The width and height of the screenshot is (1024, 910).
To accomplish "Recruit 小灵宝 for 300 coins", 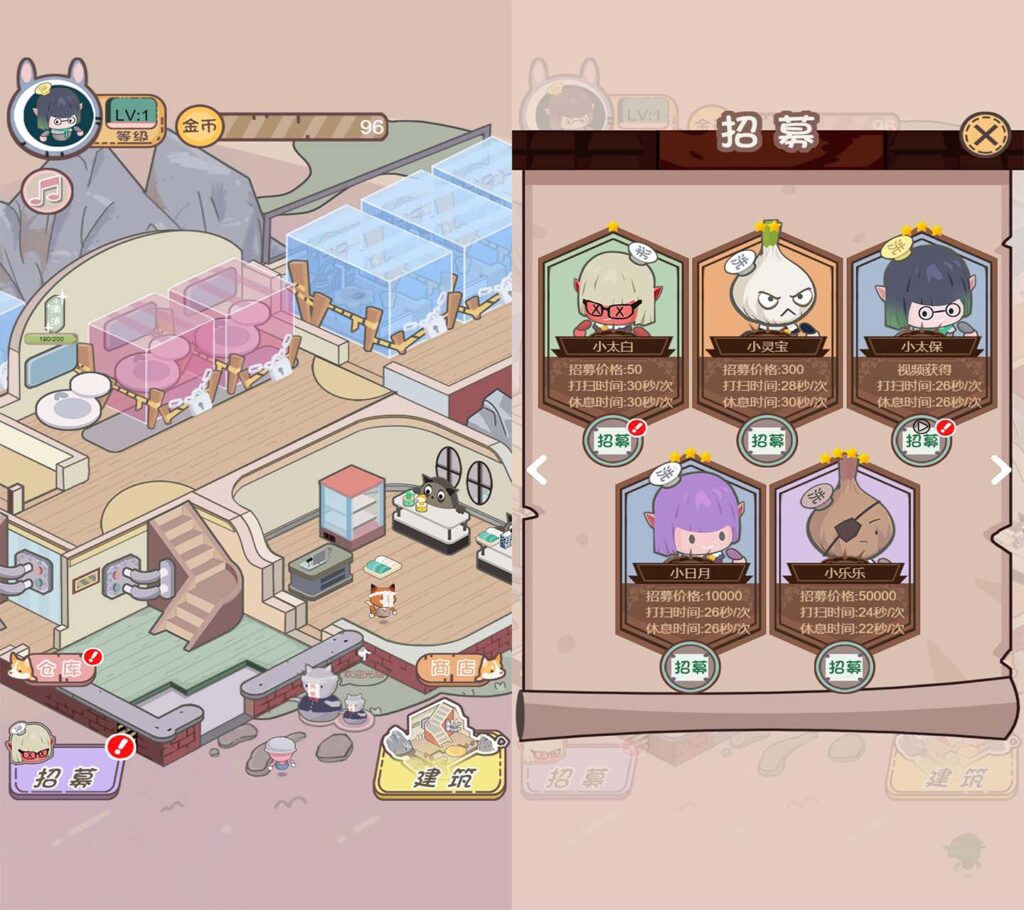I will click(767, 440).
